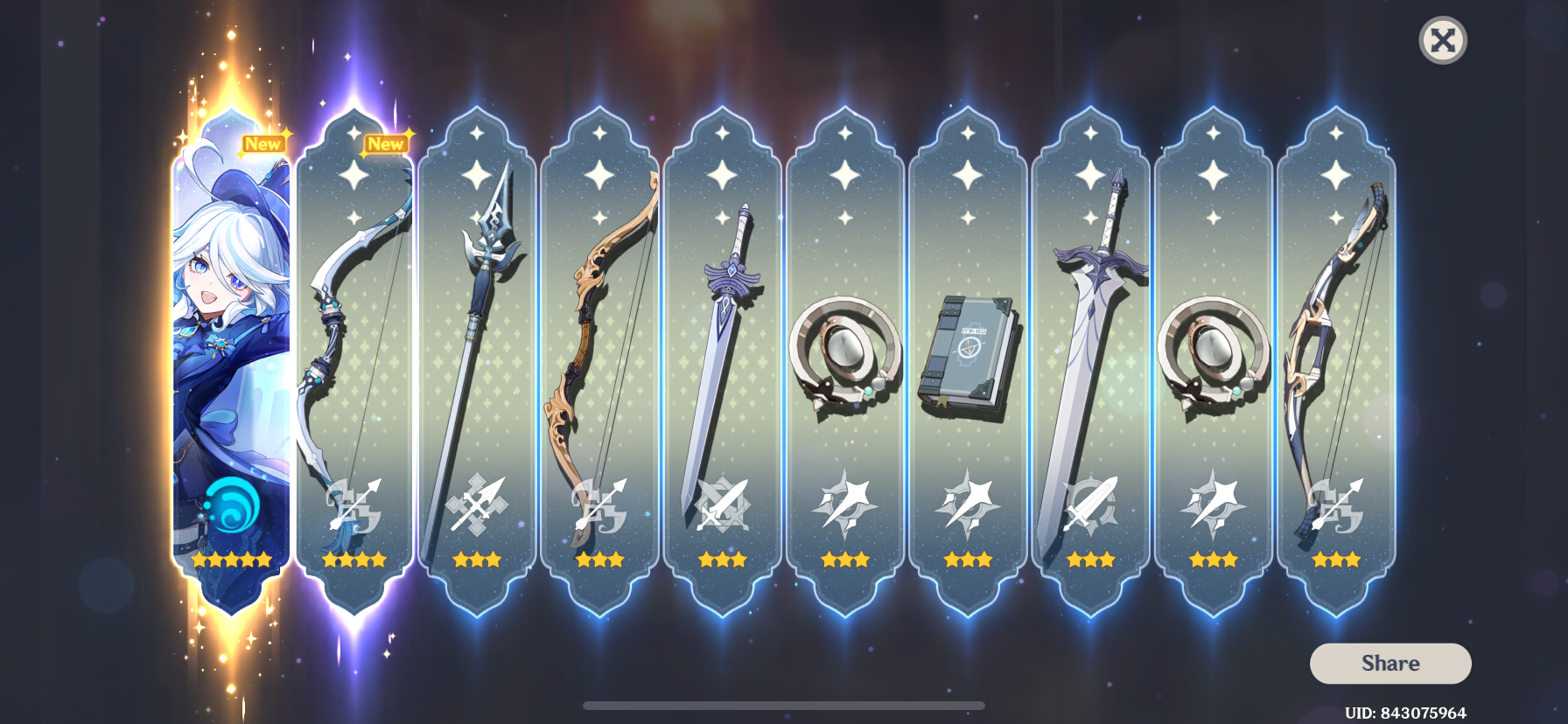Click the five-star rating under Furina
The width and height of the screenshot is (1568, 724).
pyautogui.click(x=230, y=560)
